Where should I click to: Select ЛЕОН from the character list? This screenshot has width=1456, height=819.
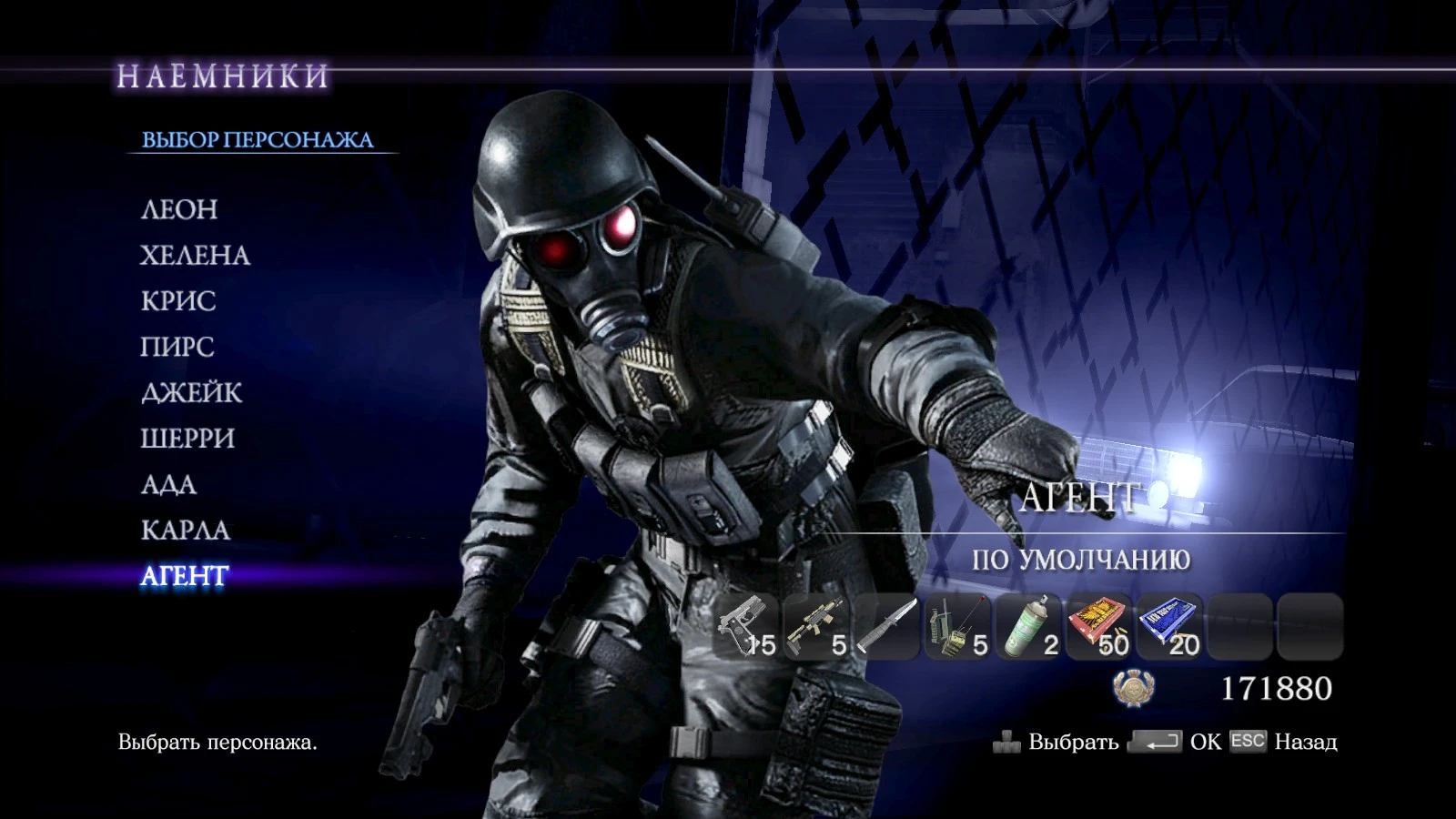click(x=179, y=210)
